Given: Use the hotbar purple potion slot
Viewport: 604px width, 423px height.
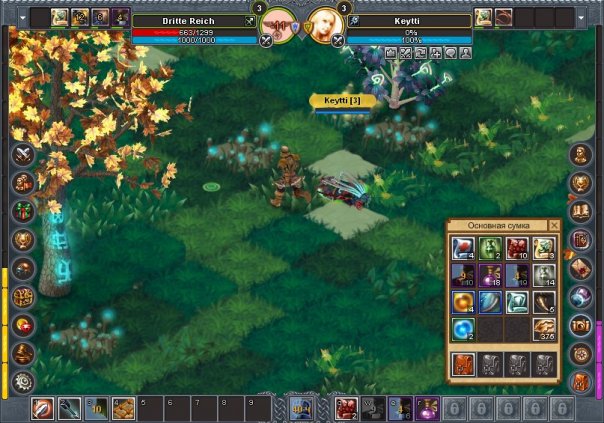Looking at the screenshot, I should [426, 408].
